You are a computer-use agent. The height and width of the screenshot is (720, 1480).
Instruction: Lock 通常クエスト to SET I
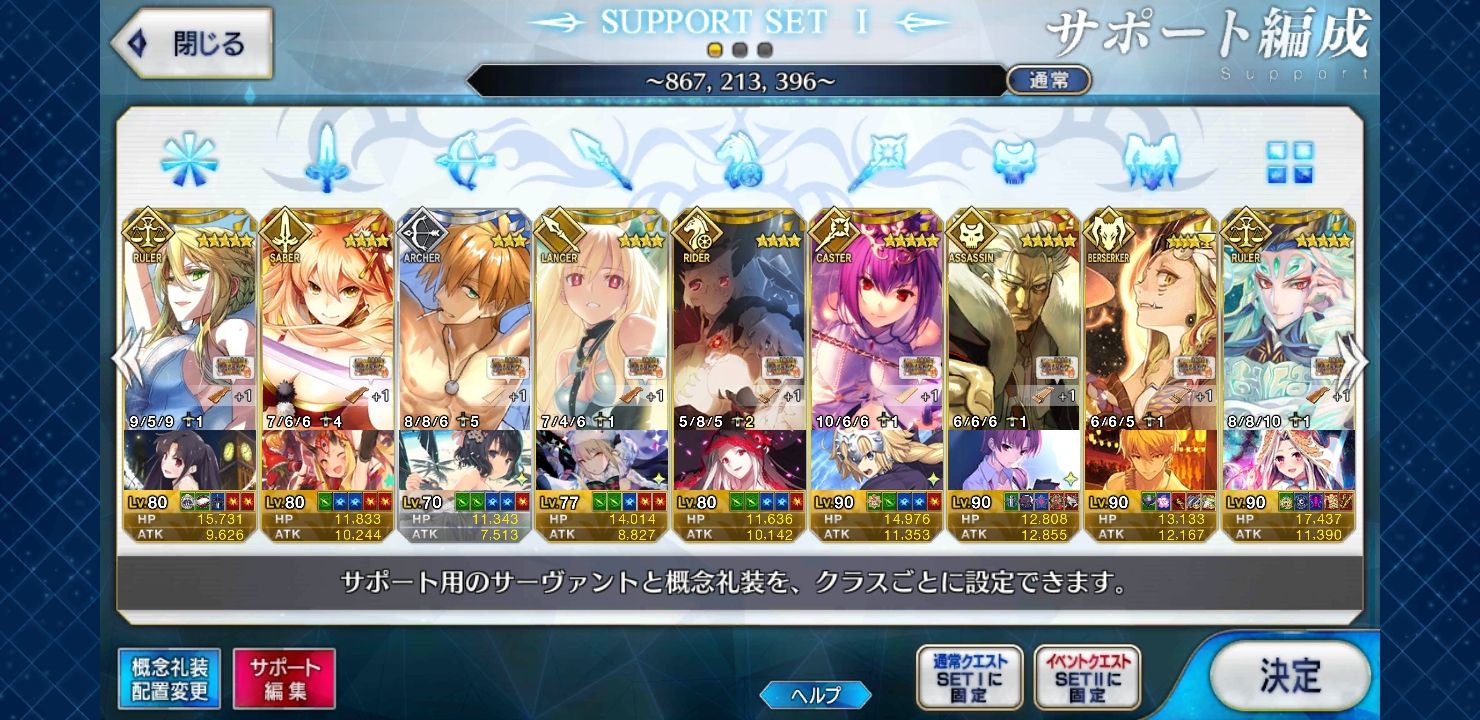pyautogui.click(x=969, y=677)
